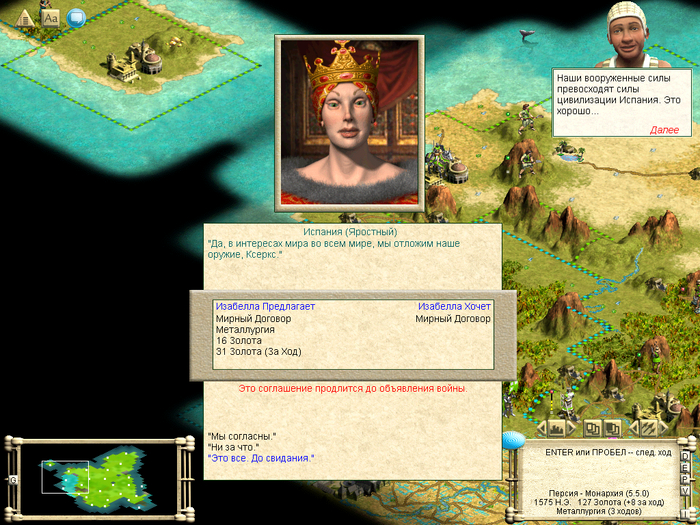Click the D advisor shortcut button

coord(685,456)
